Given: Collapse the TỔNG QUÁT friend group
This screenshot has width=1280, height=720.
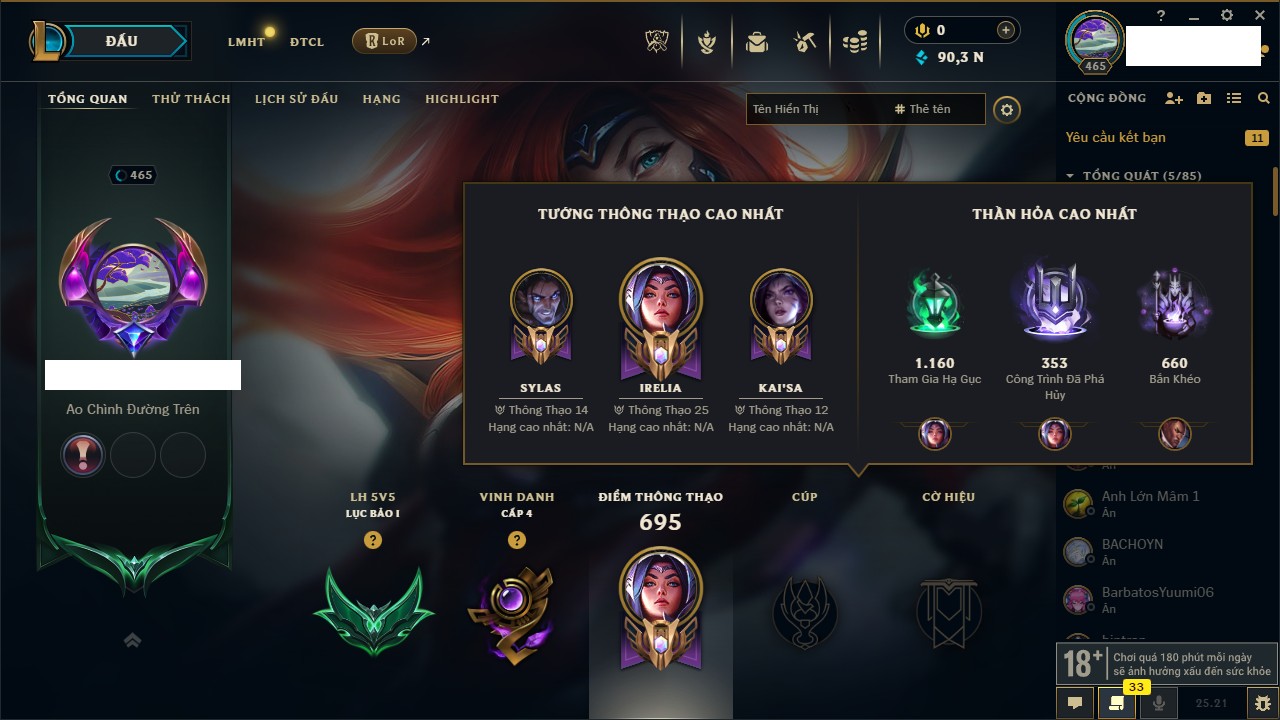Looking at the screenshot, I should (x=1070, y=176).
